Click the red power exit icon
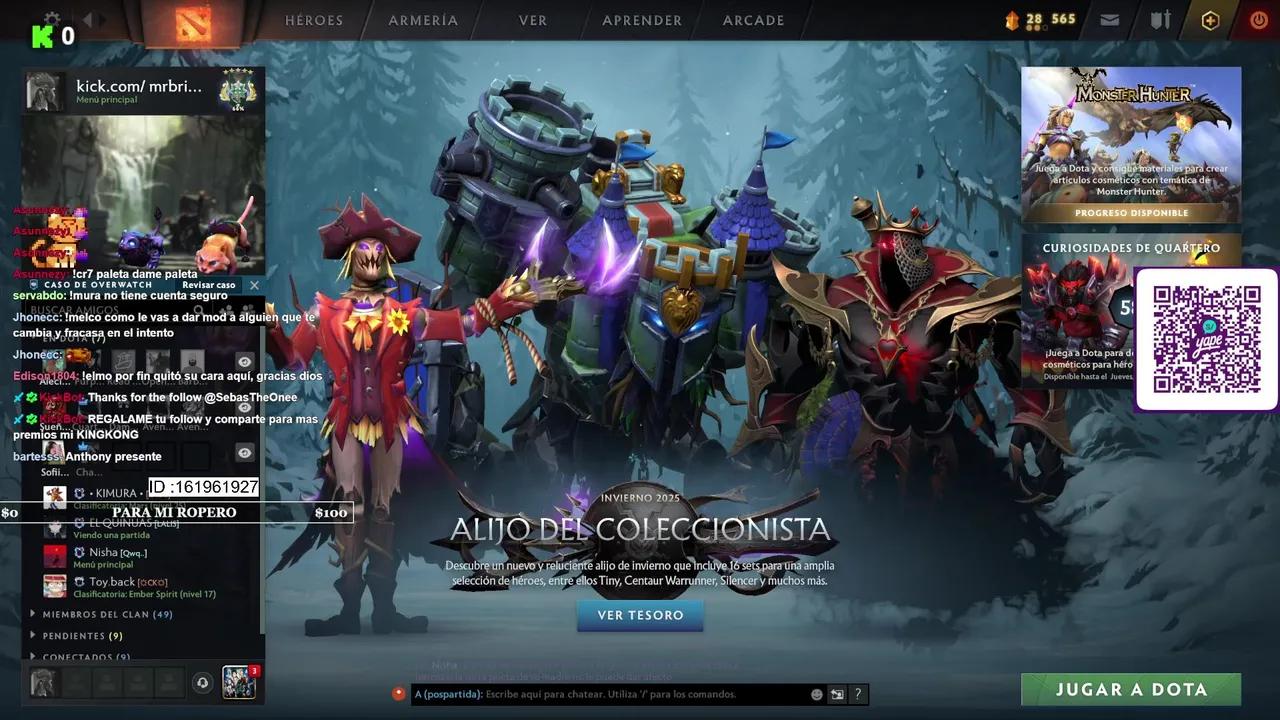The width and height of the screenshot is (1280, 720). pyautogui.click(x=1257, y=19)
